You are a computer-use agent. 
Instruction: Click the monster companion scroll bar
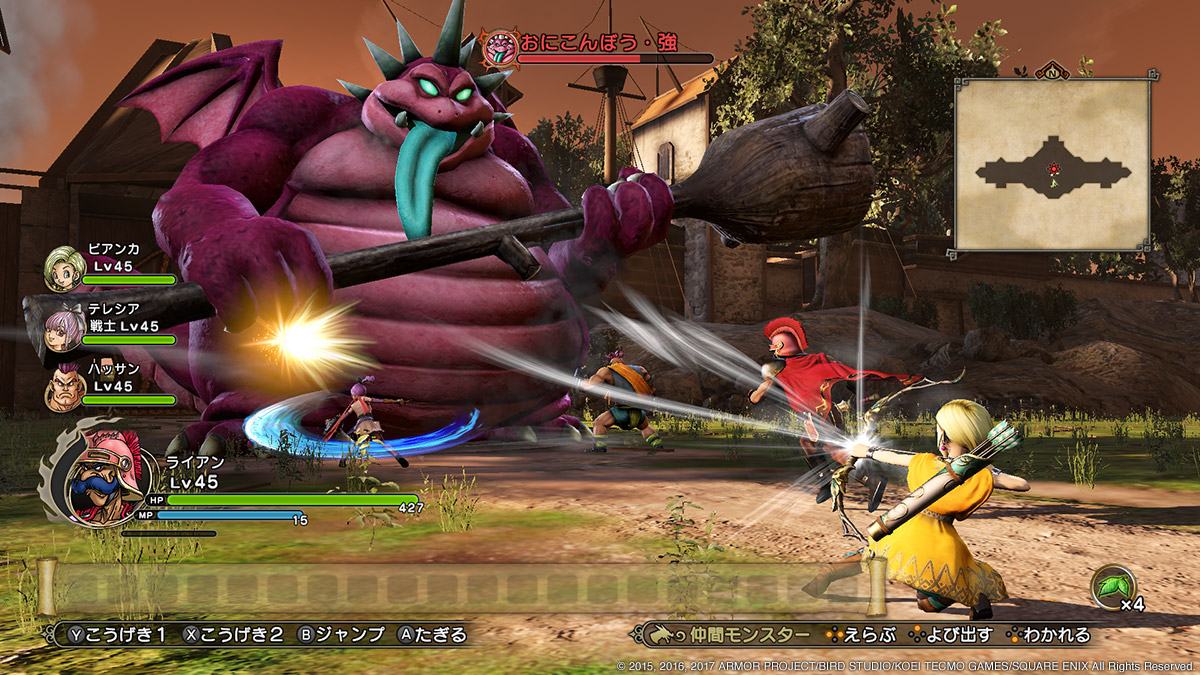tap(461, 586)
